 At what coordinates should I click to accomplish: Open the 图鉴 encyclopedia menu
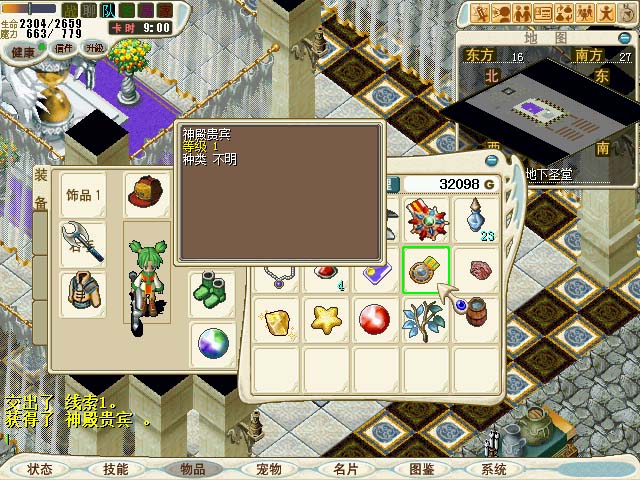421,469
